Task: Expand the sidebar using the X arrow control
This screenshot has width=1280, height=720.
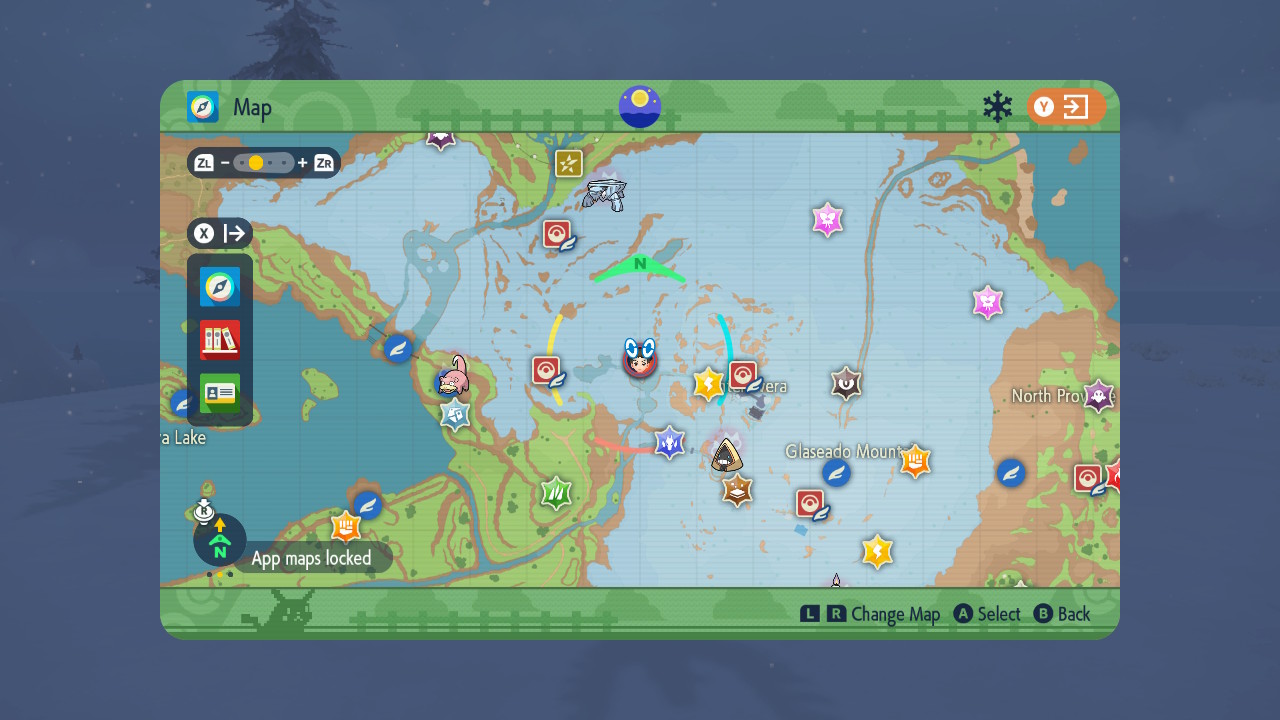Action: point(219,233)
